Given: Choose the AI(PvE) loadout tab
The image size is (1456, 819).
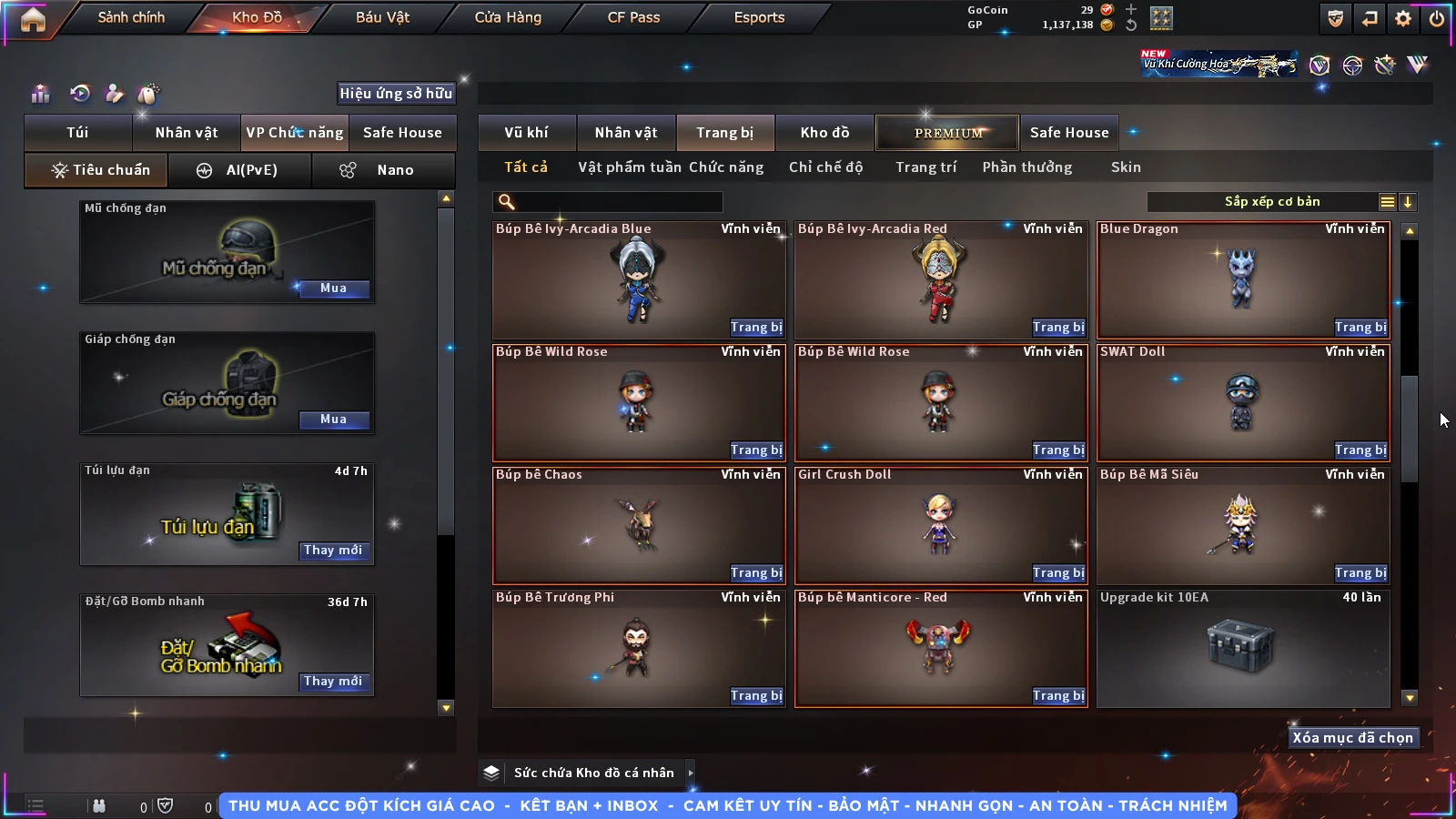Looking at the screenshot, I should [240, 170].
